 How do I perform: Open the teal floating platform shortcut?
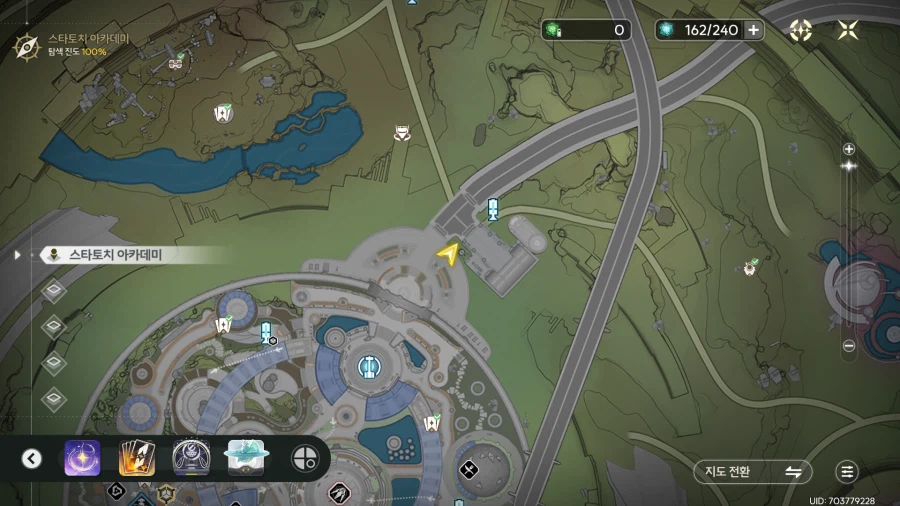click(245, 458)
